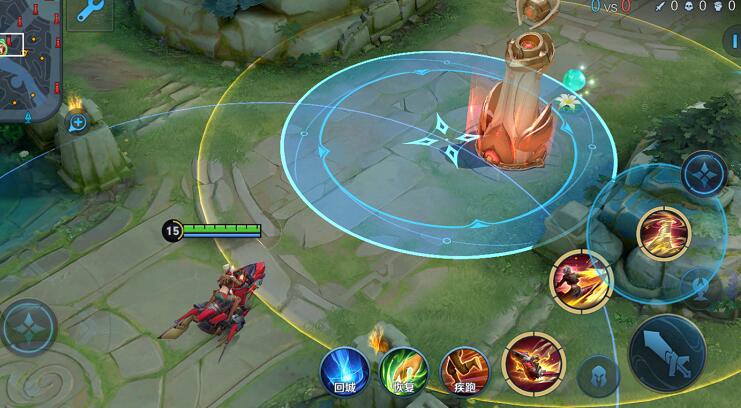This screenshot has width=741, height=408.
Task: Use the 恢复 heal spell
Action: pos(404,372)
